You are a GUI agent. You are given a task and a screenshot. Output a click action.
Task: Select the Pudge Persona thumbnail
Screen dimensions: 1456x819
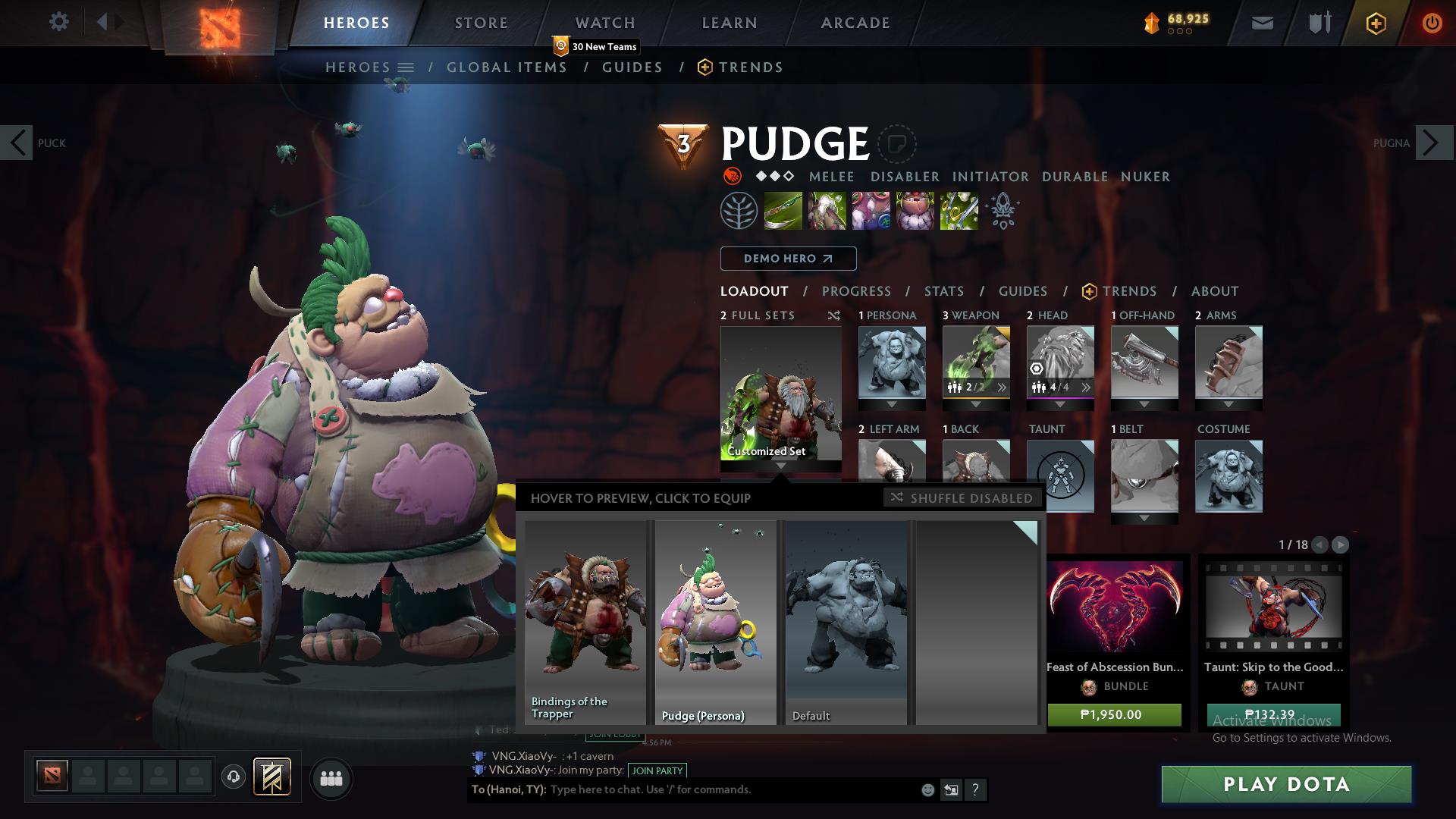pos(714,618)
